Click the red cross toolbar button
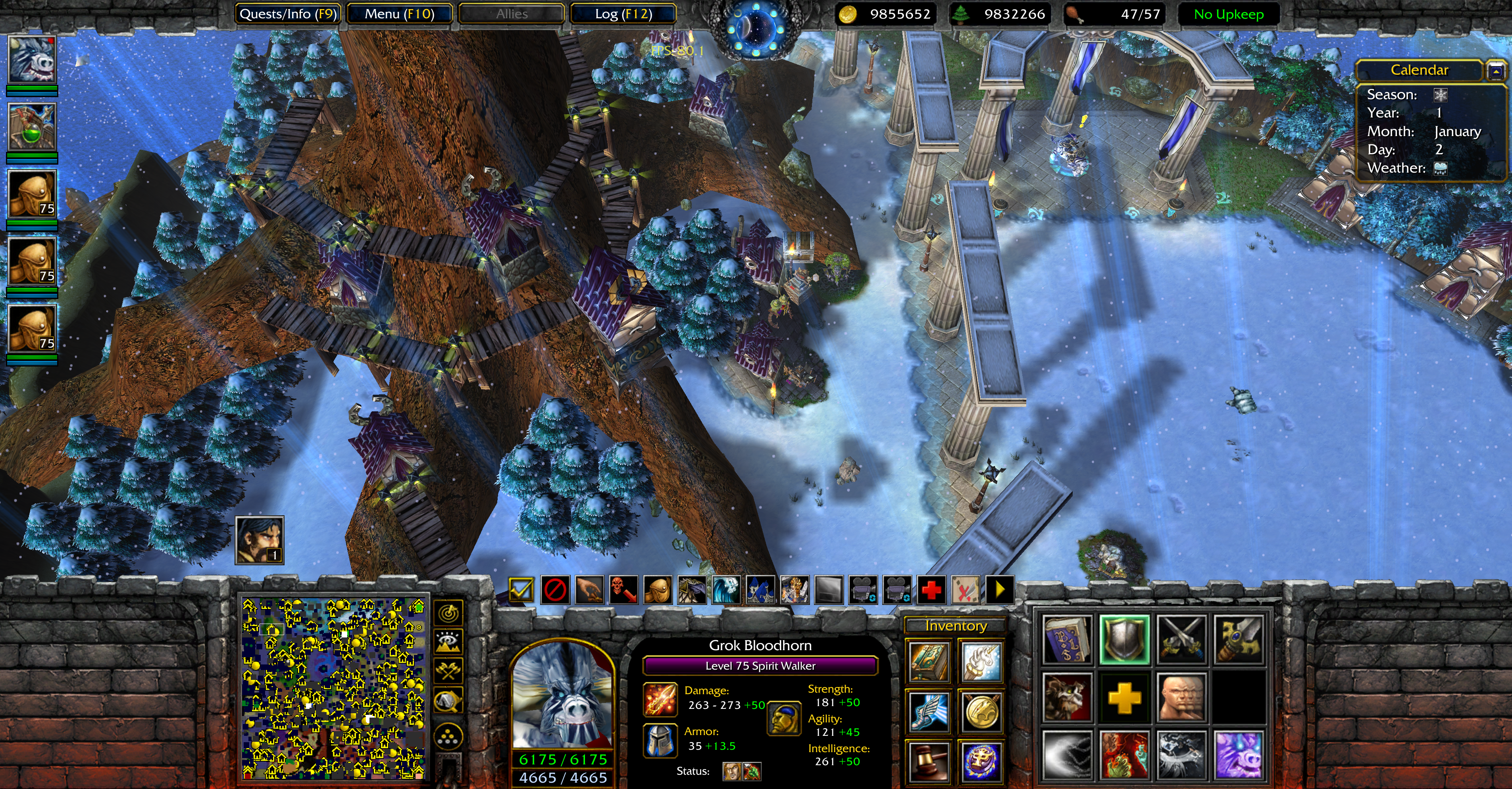Image resolution: width=1512 pixels, height=789 pixels. pos(931,589)
